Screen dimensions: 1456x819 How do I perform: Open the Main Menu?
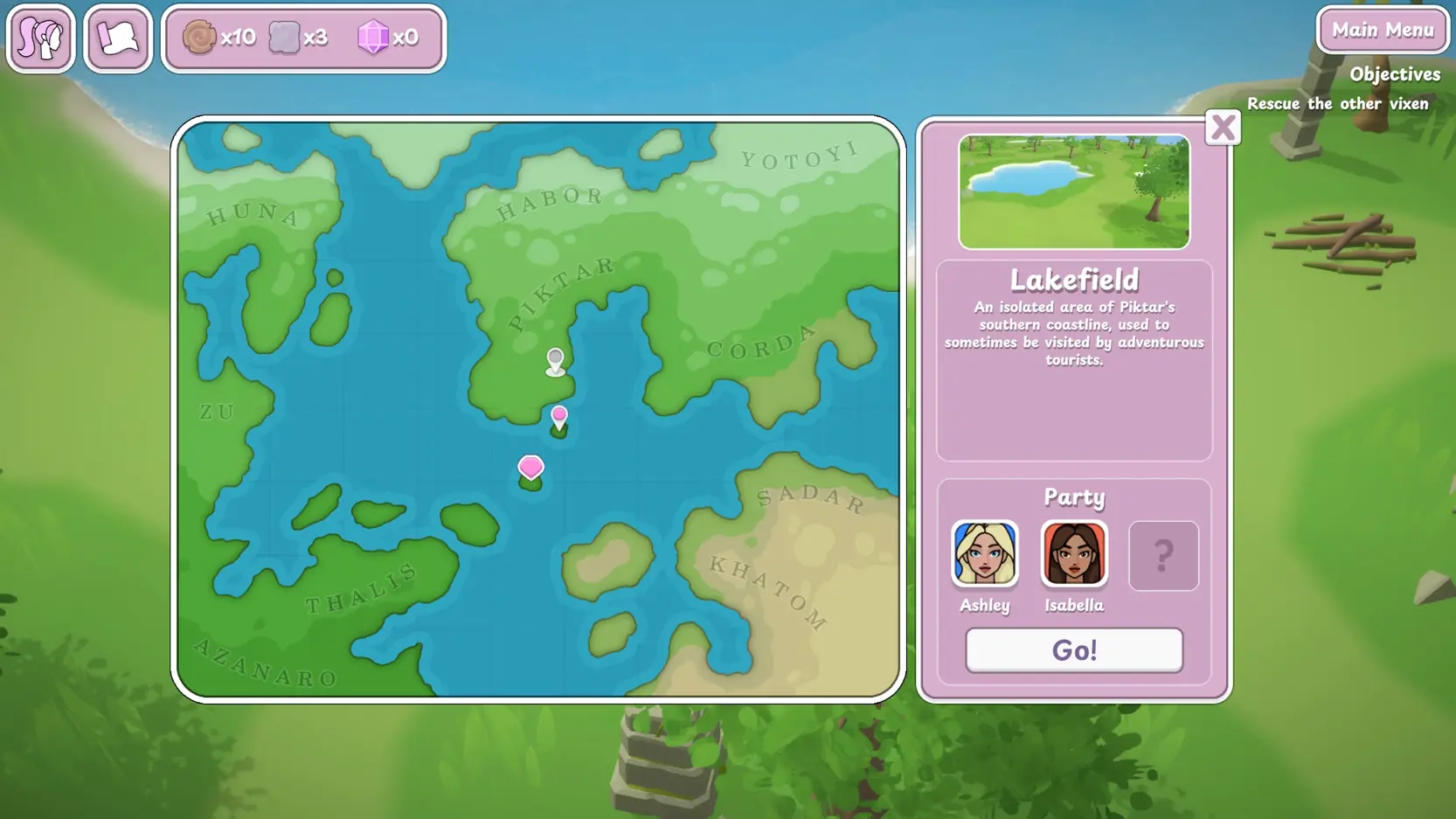tap(1383, 31)
